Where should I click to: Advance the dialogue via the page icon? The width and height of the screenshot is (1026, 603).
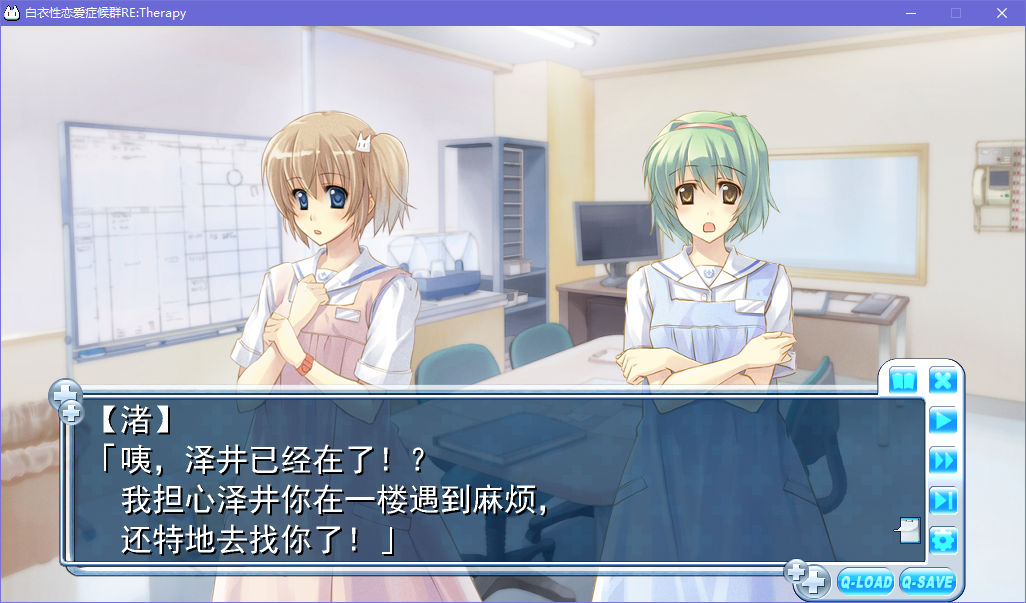[x=908, y=529]
